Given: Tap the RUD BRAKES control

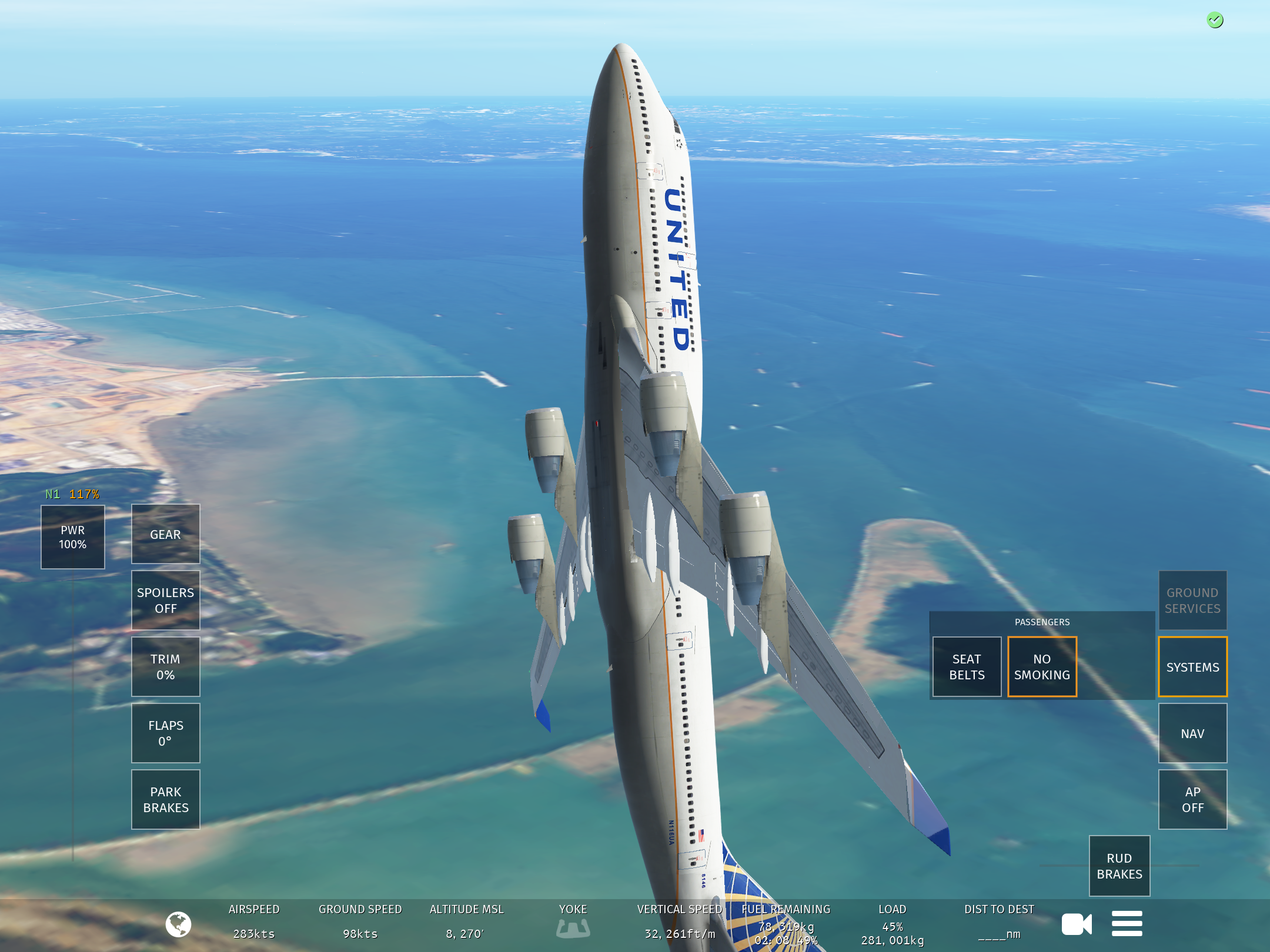Looking at the screenshot, I should 1119,866.
